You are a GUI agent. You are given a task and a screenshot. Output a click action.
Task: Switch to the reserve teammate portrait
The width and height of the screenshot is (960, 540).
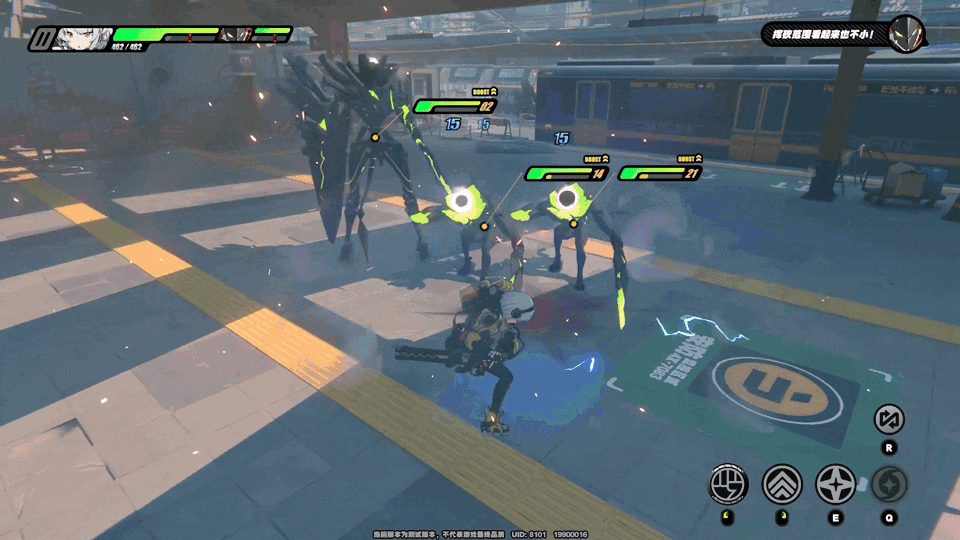click(x=236, y=35)
